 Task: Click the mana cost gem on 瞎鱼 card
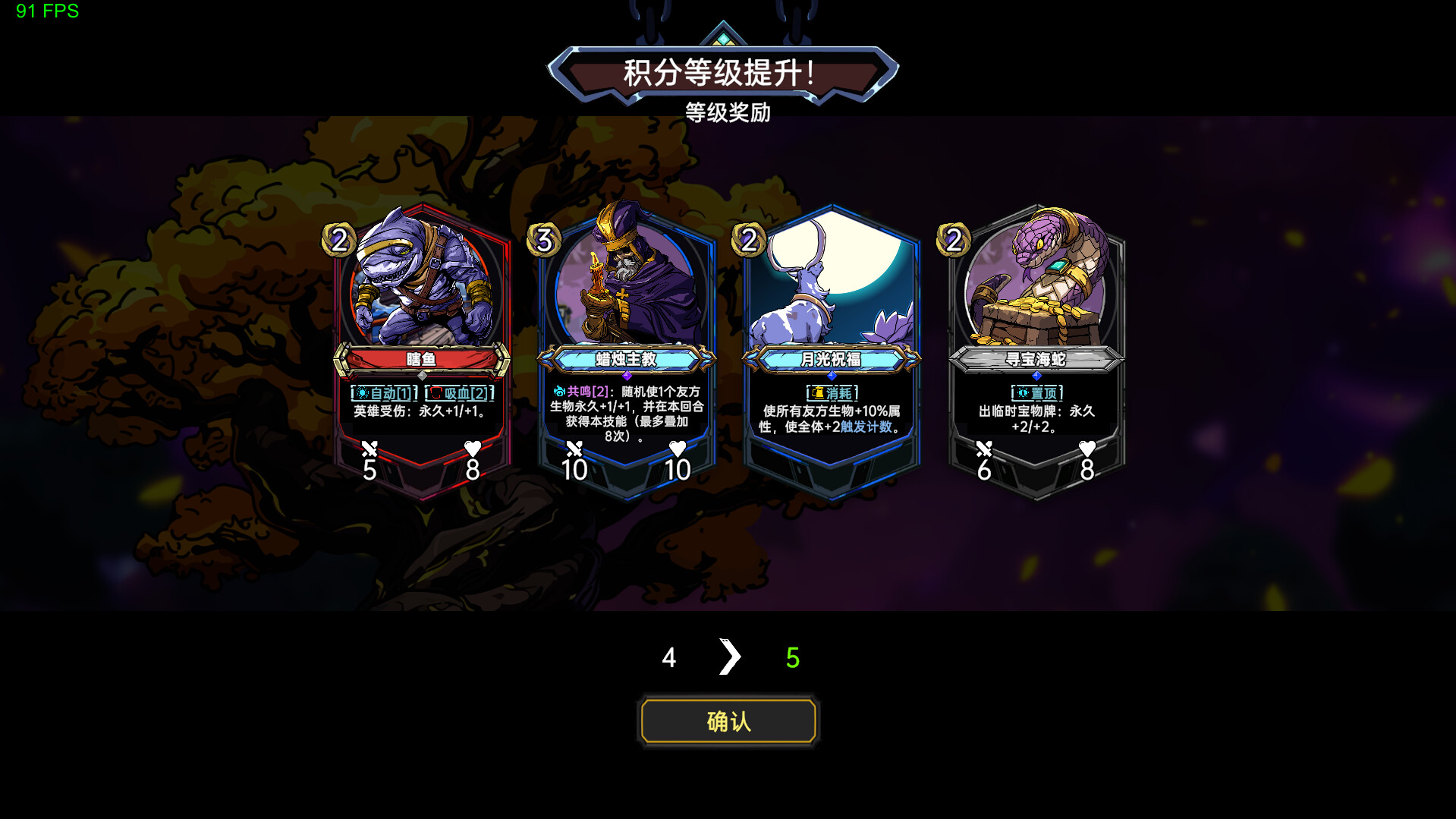[x=339, y=241]
